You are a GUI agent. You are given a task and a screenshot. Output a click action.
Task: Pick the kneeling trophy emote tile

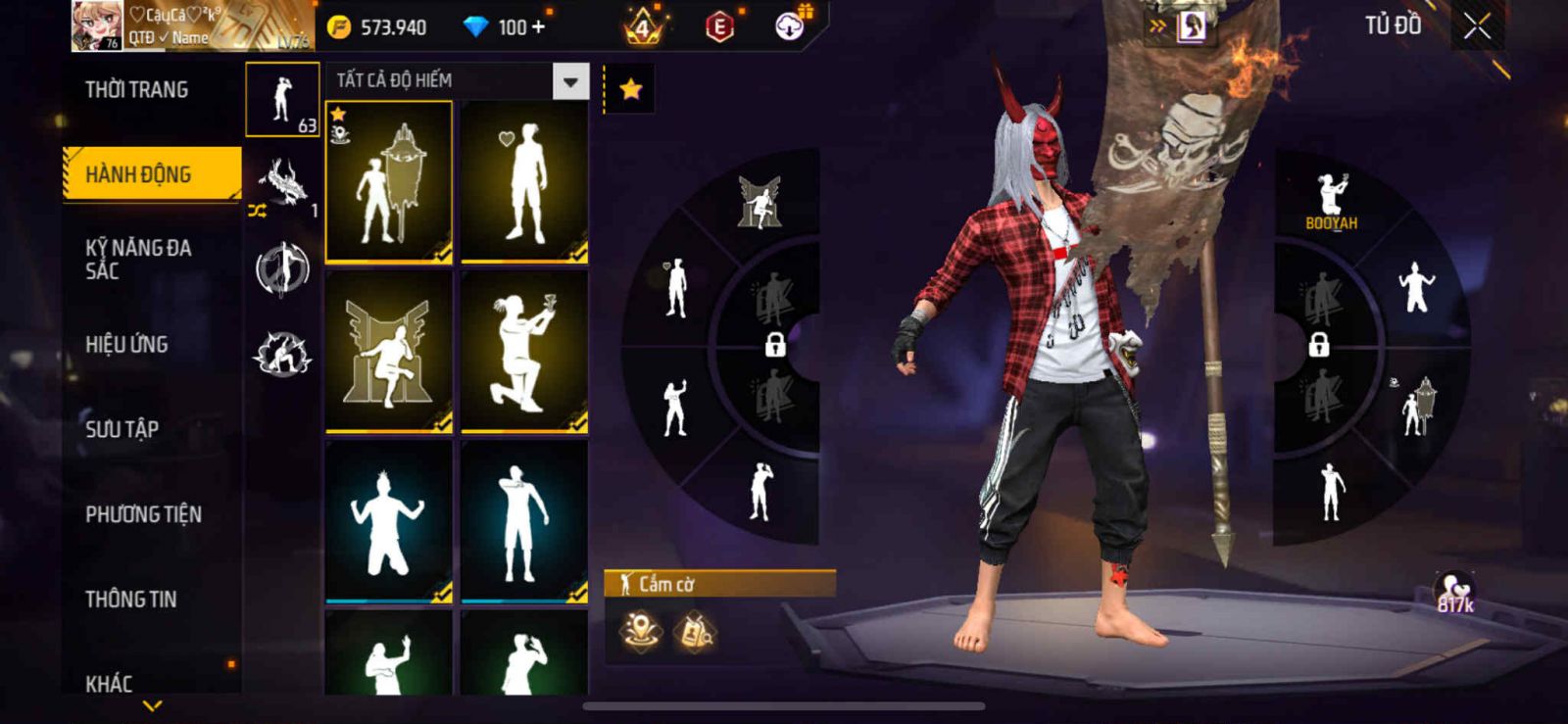(524, 352)
